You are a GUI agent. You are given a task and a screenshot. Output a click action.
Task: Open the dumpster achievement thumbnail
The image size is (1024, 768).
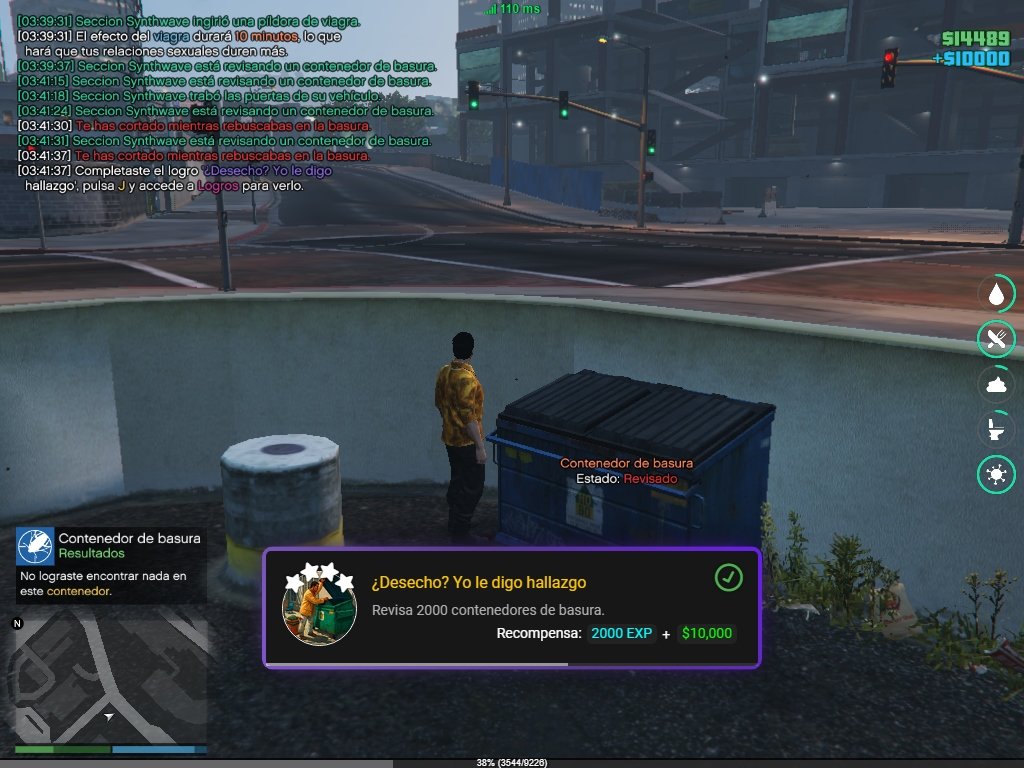pos(319,609)
